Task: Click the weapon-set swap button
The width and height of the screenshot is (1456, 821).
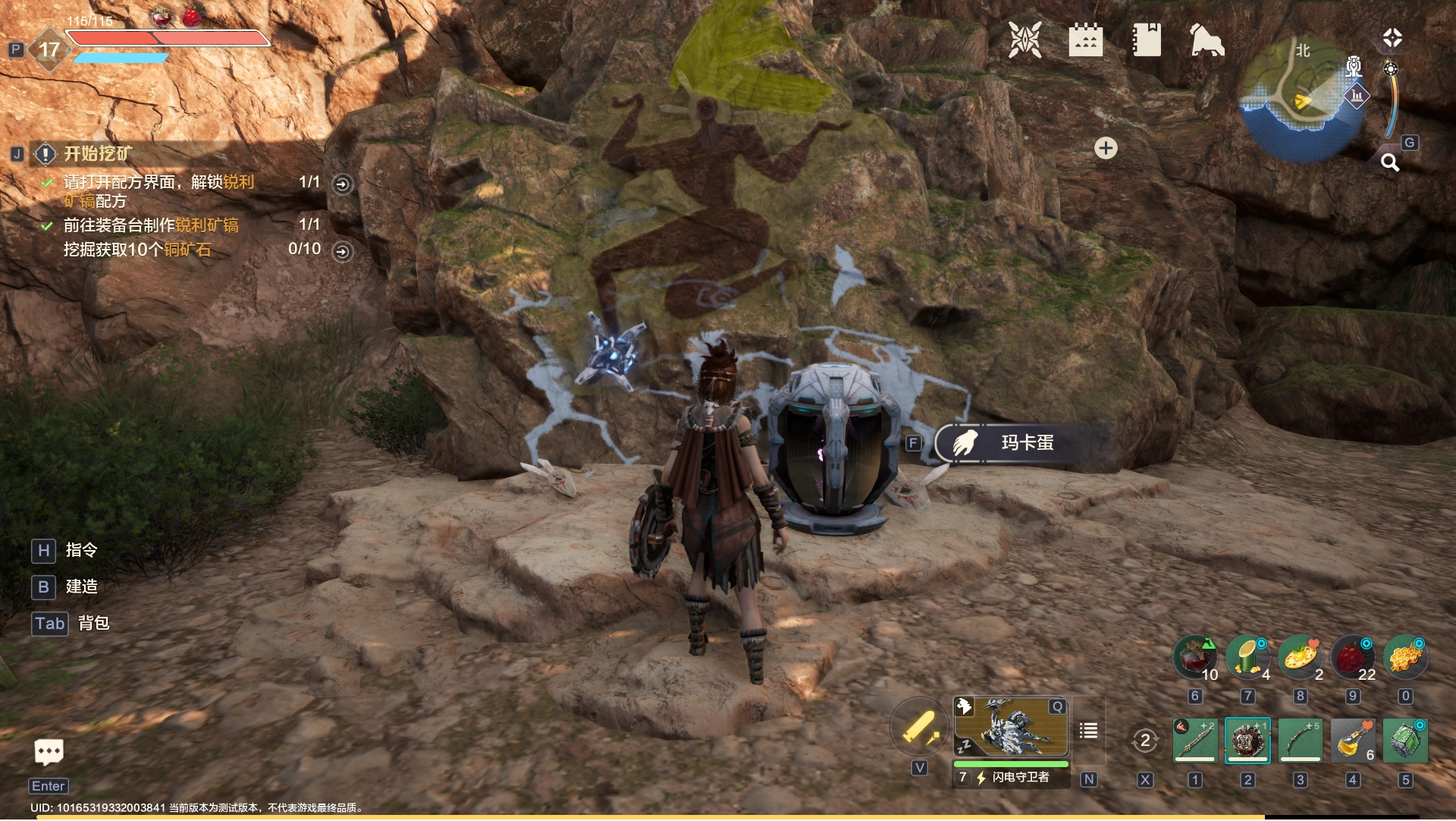Action: pos(1144,740)
